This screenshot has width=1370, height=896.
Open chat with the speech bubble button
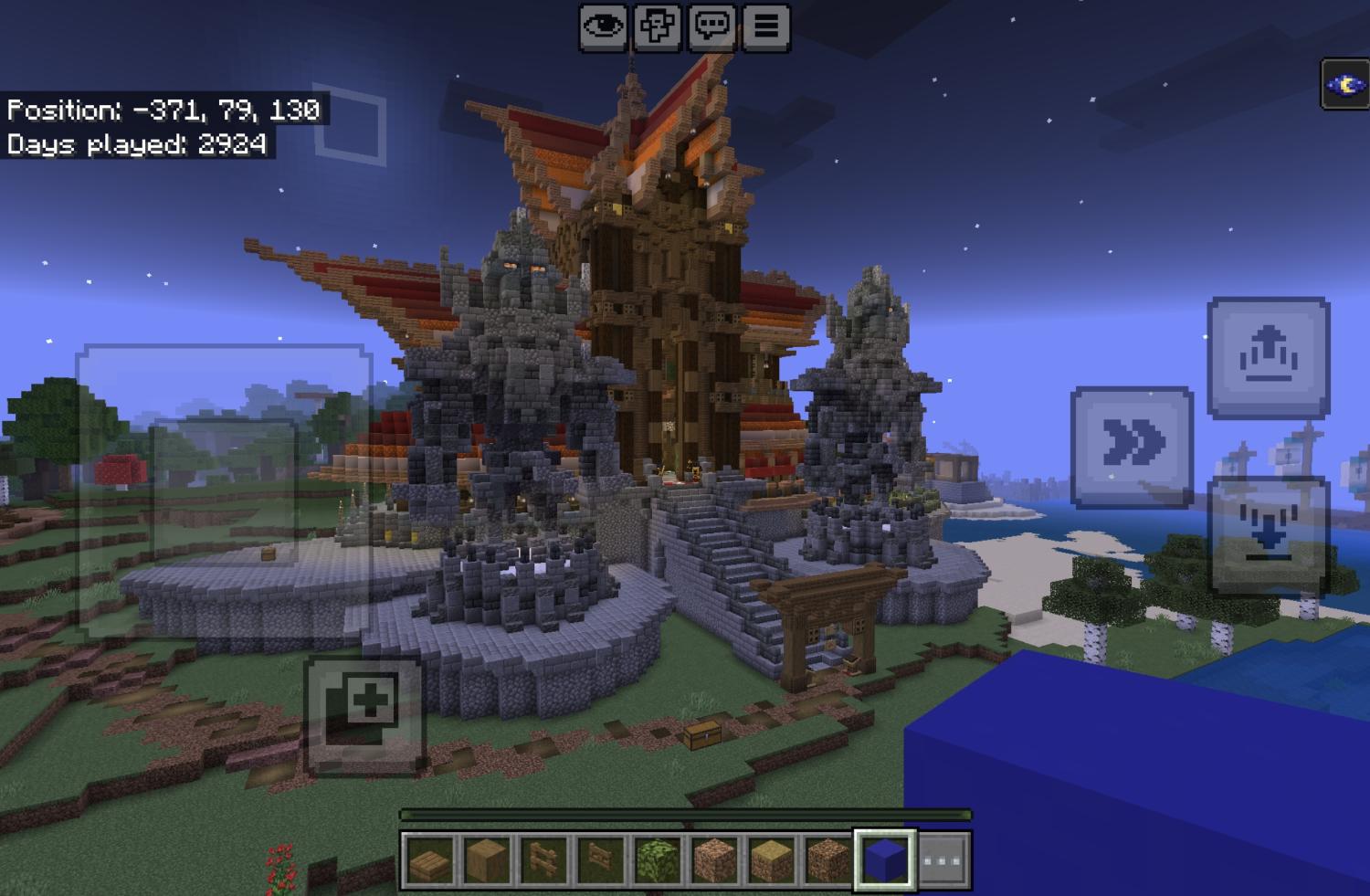(x=711, y=26)
